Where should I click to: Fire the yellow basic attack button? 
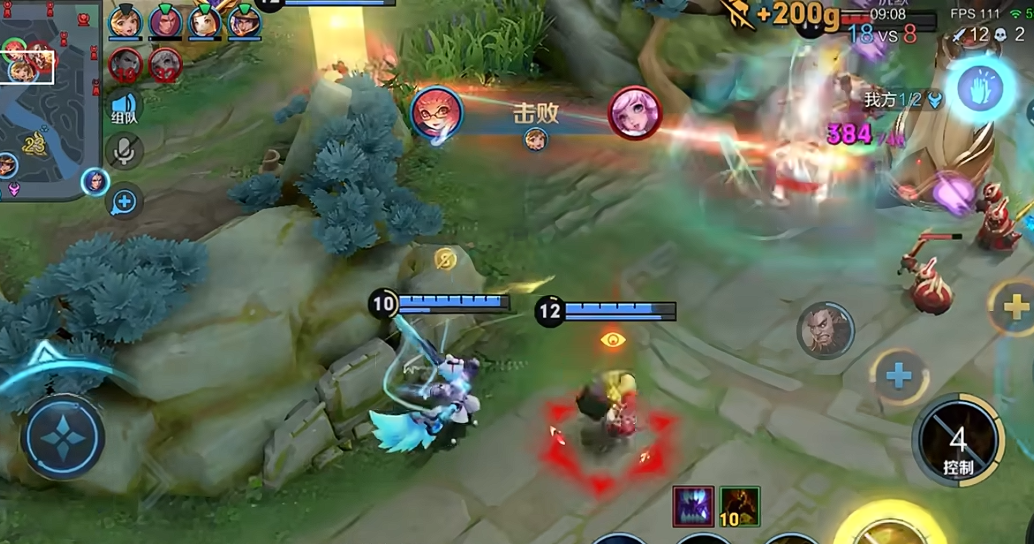pyautogui.click(x=890, y=525)
